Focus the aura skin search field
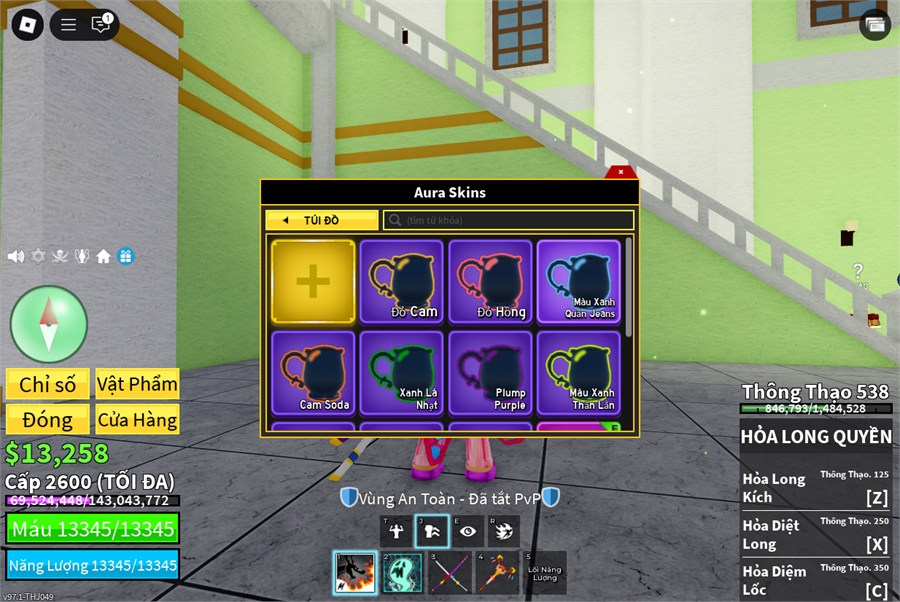The image size is (900, 602). [x=510, y=220]
